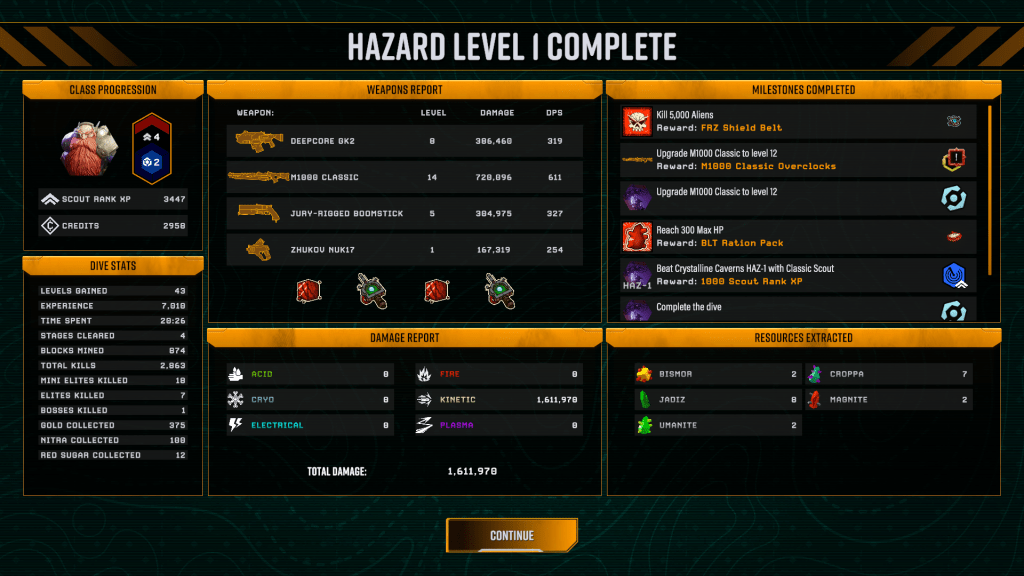Select the M1000 Classic Overclocks reward milestone
The image size is (1024, 576).
coord(797,160)
